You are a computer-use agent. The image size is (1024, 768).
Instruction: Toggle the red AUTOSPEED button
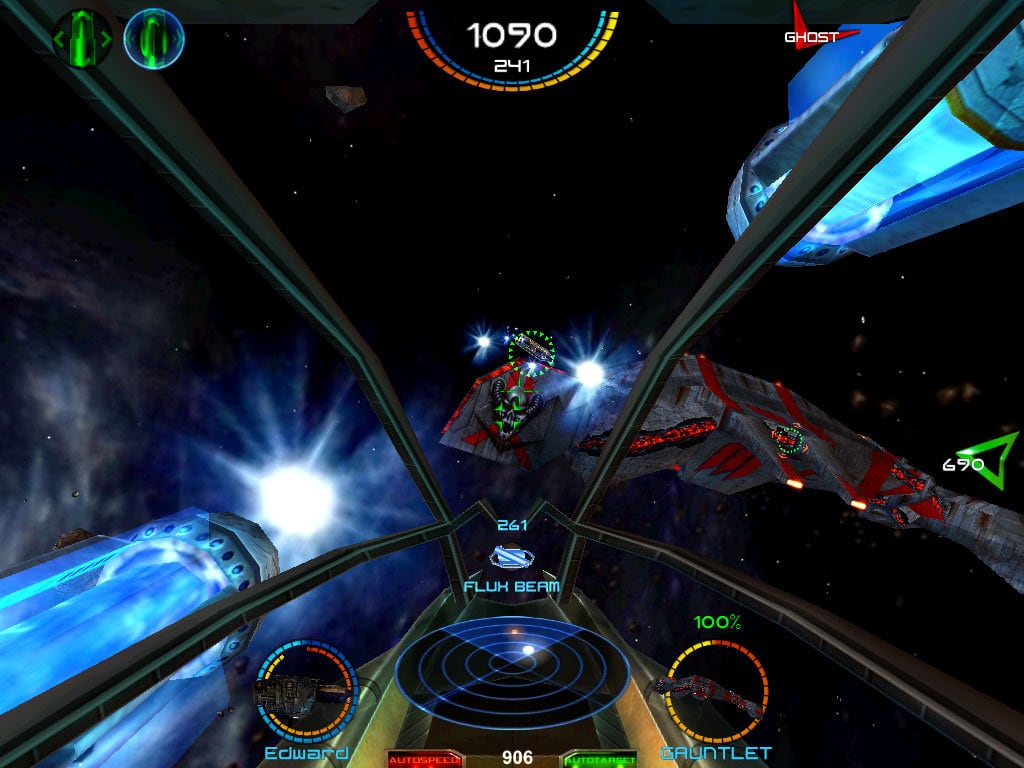tap(424, 759)
